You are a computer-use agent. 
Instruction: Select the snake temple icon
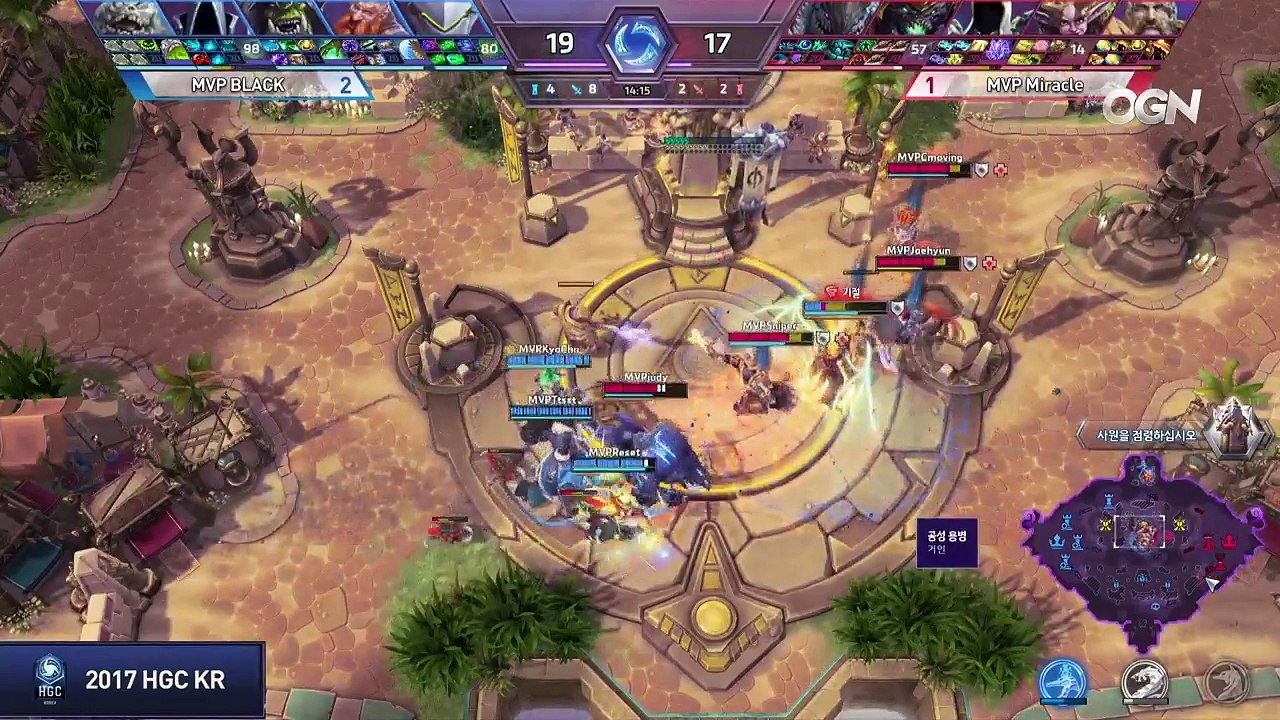coord(1144,682)
